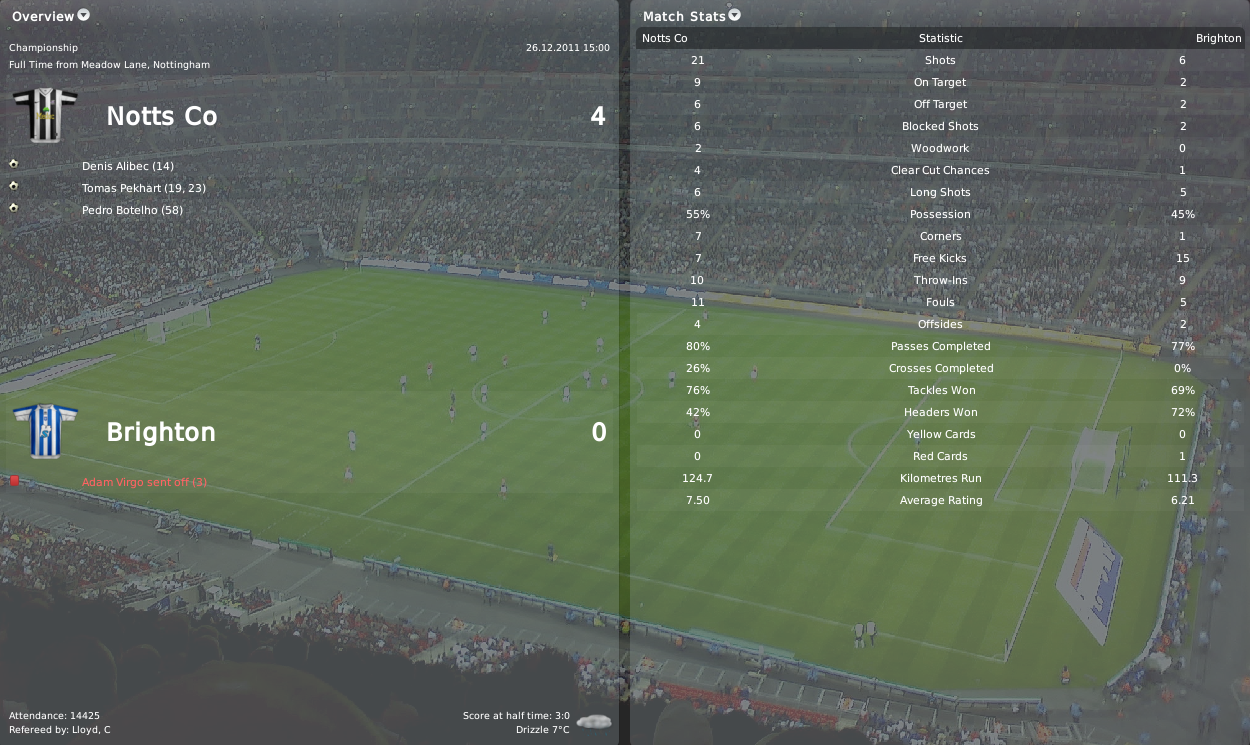Click the Brighton blue-and-white kit icon
Screen dimensions: 1250x745
click(x=45, y=431)
